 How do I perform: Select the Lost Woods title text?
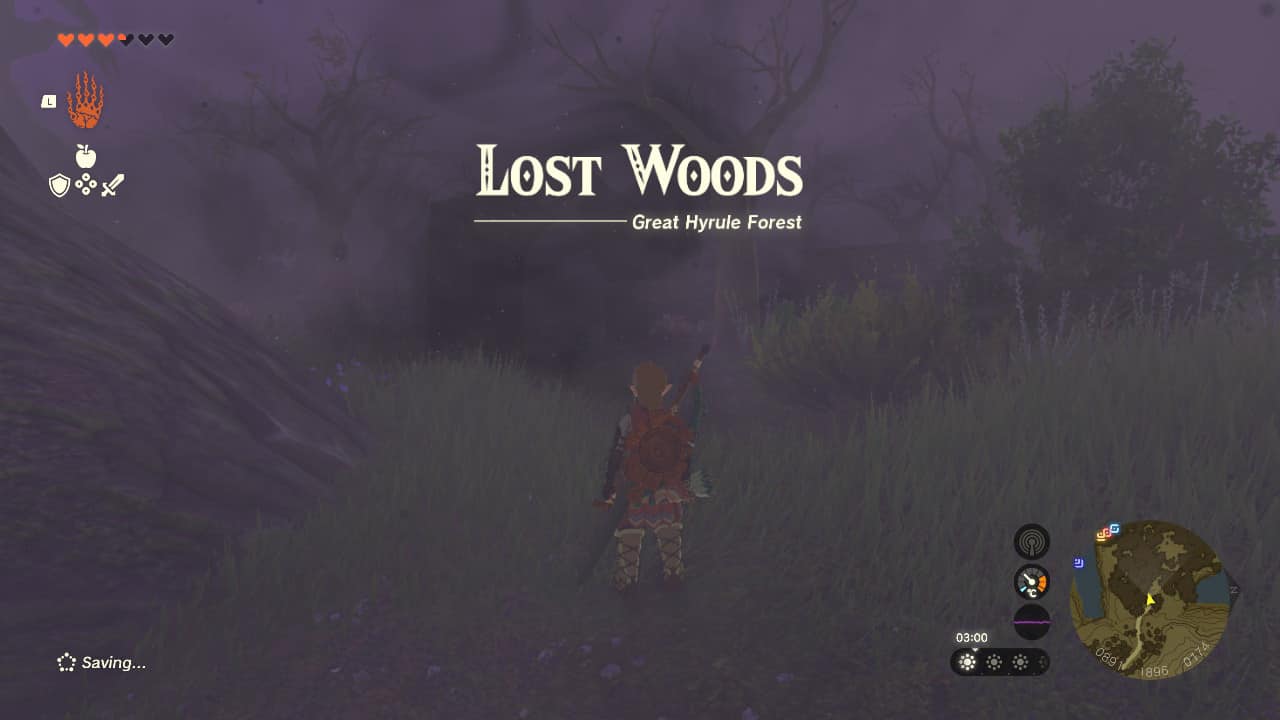640,172
